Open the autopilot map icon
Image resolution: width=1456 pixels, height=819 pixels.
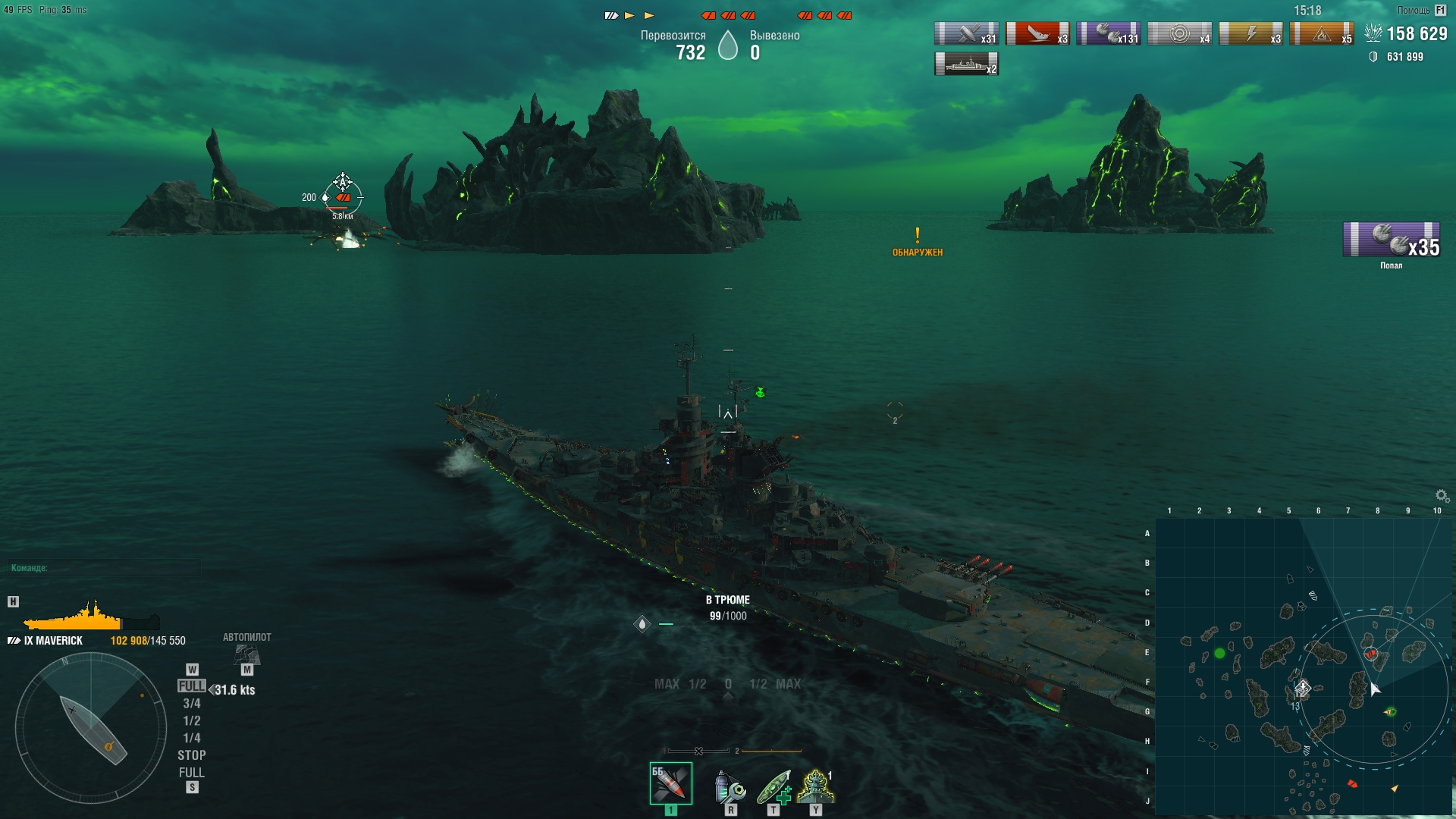coord(246,654)
